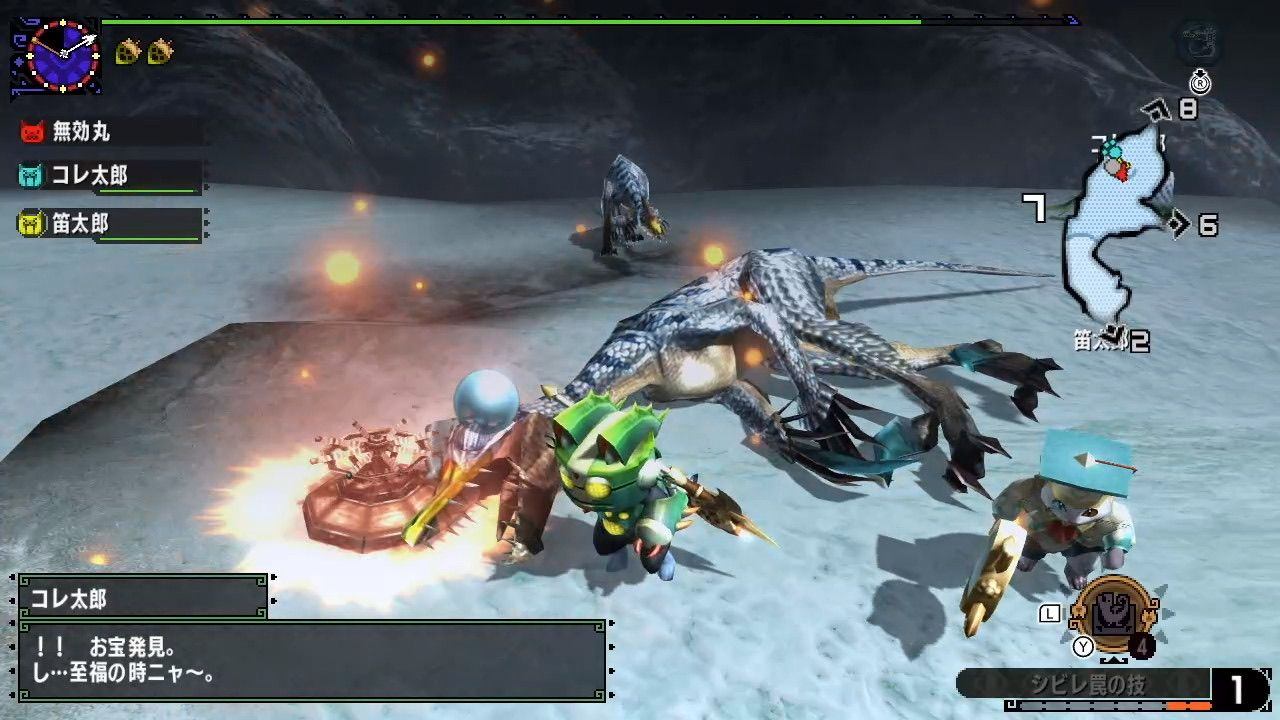
Task: Click area 8 marker on the minimap
Action: (1186, 109)
